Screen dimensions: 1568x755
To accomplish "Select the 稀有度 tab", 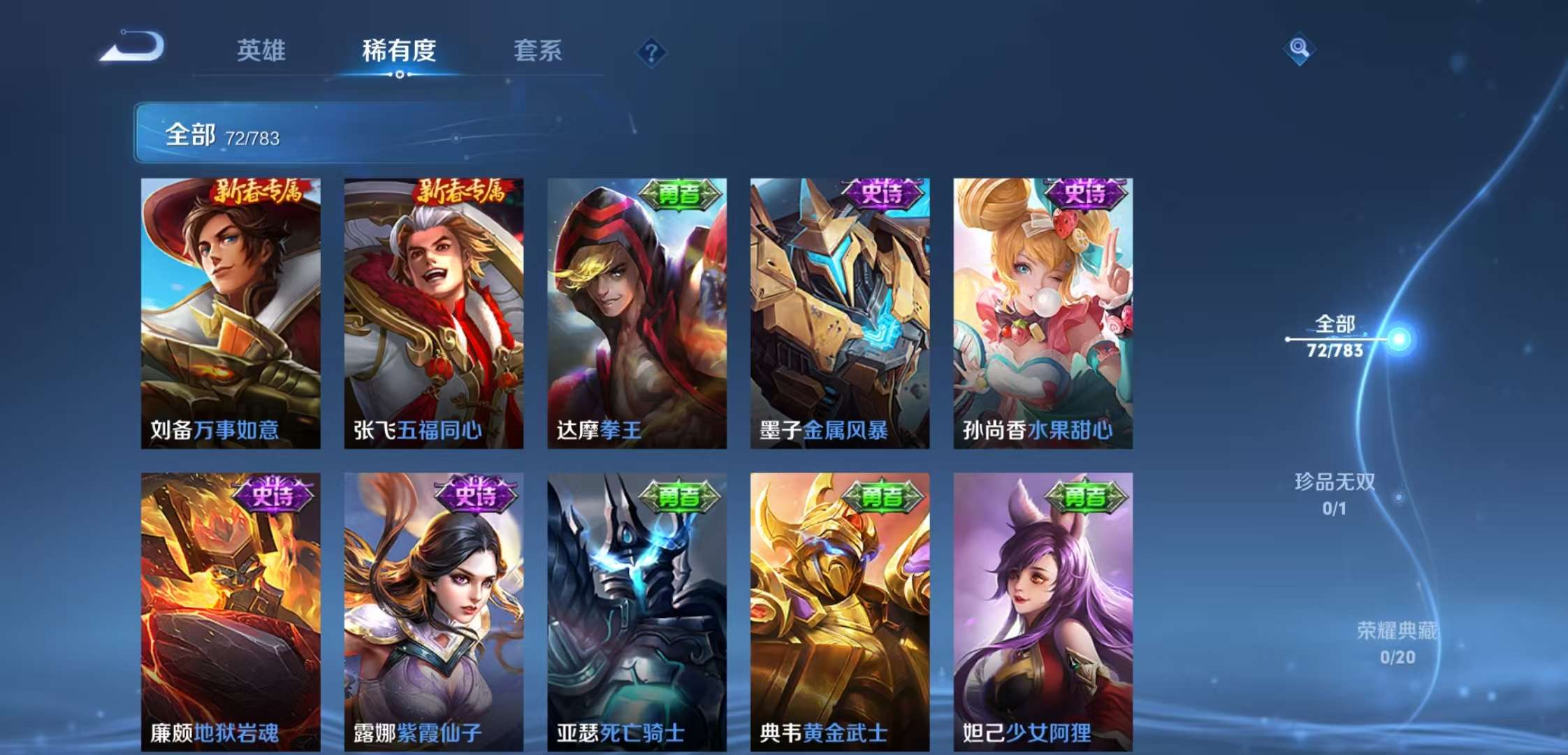I will tap(400, 50).
